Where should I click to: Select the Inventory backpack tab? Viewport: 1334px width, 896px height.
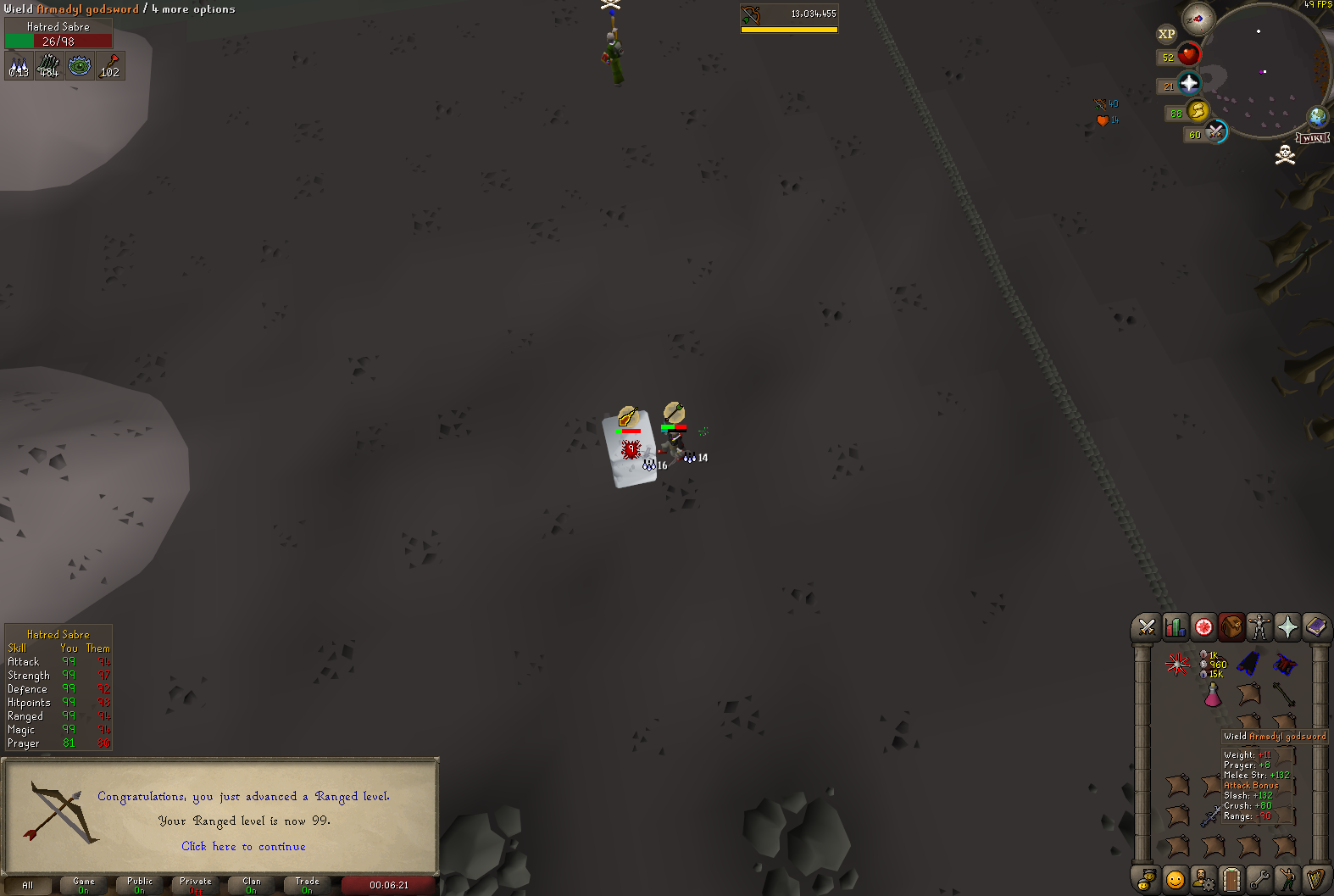1231,627
